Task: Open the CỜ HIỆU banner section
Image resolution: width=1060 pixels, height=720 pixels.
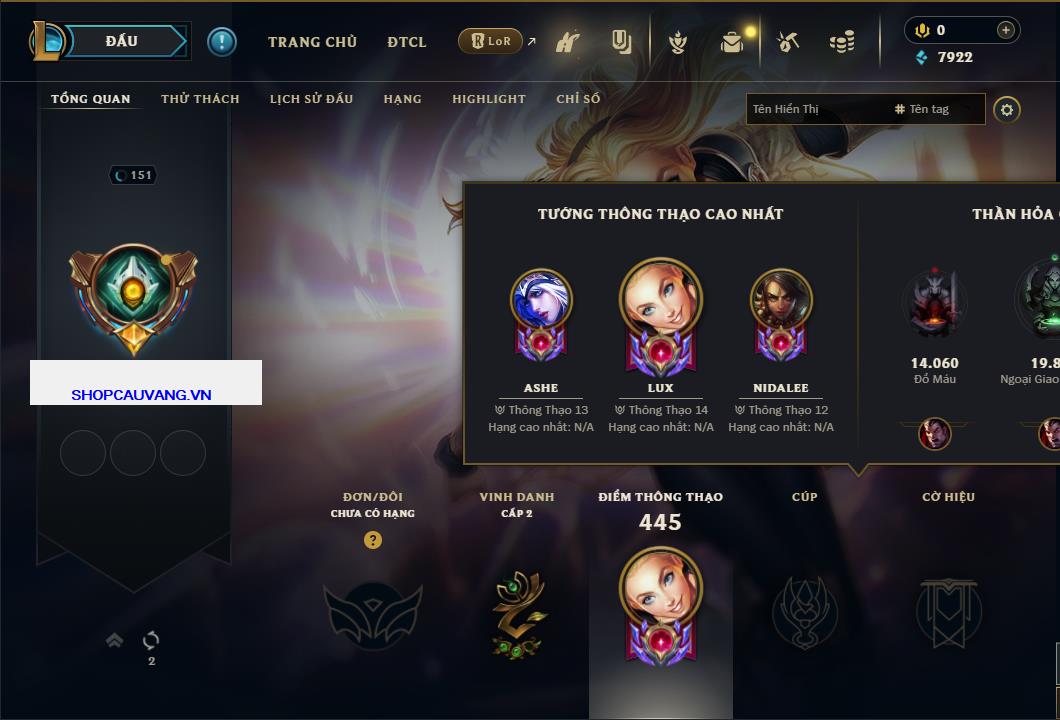Action: 948,612
